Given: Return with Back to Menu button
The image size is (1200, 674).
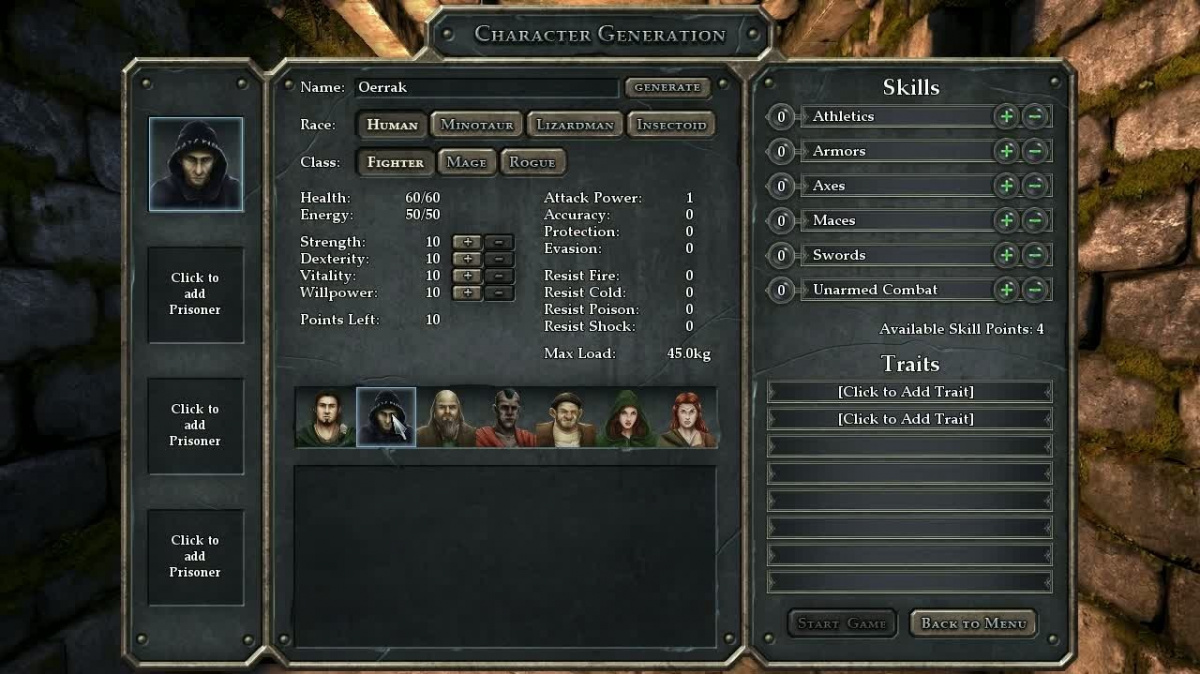Looking at the screenshot, I should tap(973, 624).
